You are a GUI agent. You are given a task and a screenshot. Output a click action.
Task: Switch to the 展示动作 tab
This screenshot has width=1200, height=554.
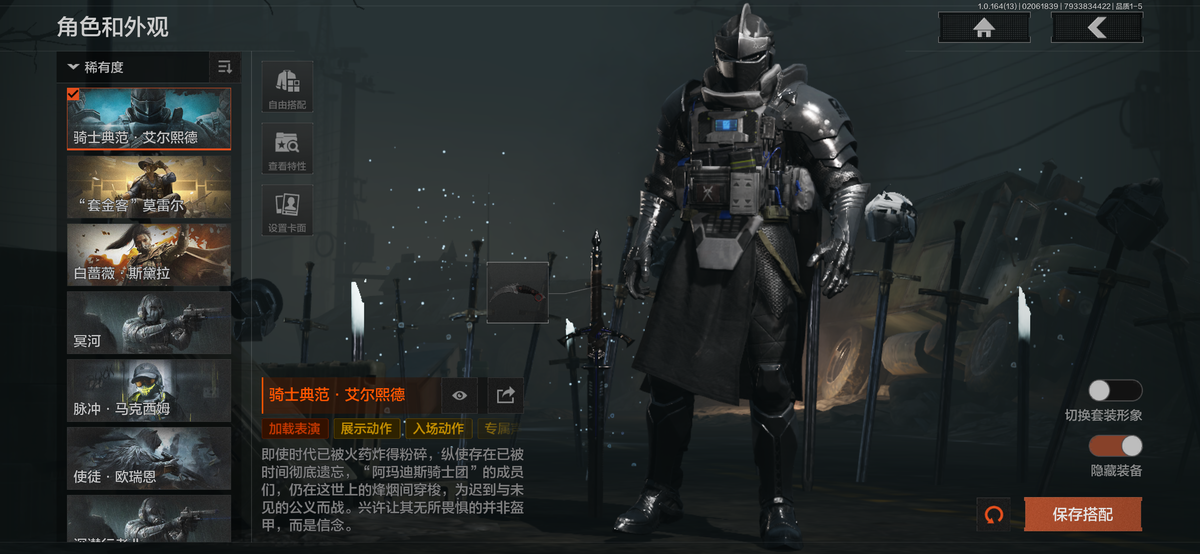click(x=366, y=429)
